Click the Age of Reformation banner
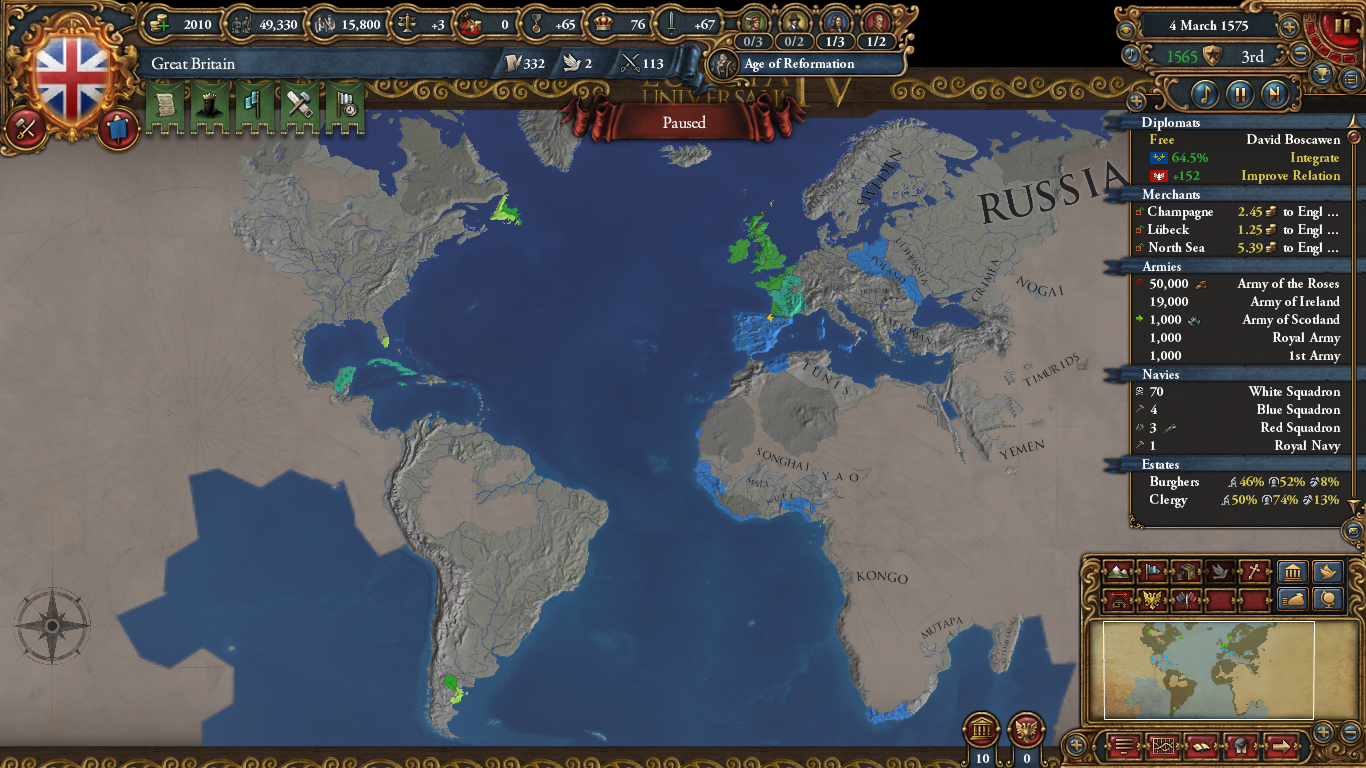Screen dimensions: 1366x768 click(800, 64)
